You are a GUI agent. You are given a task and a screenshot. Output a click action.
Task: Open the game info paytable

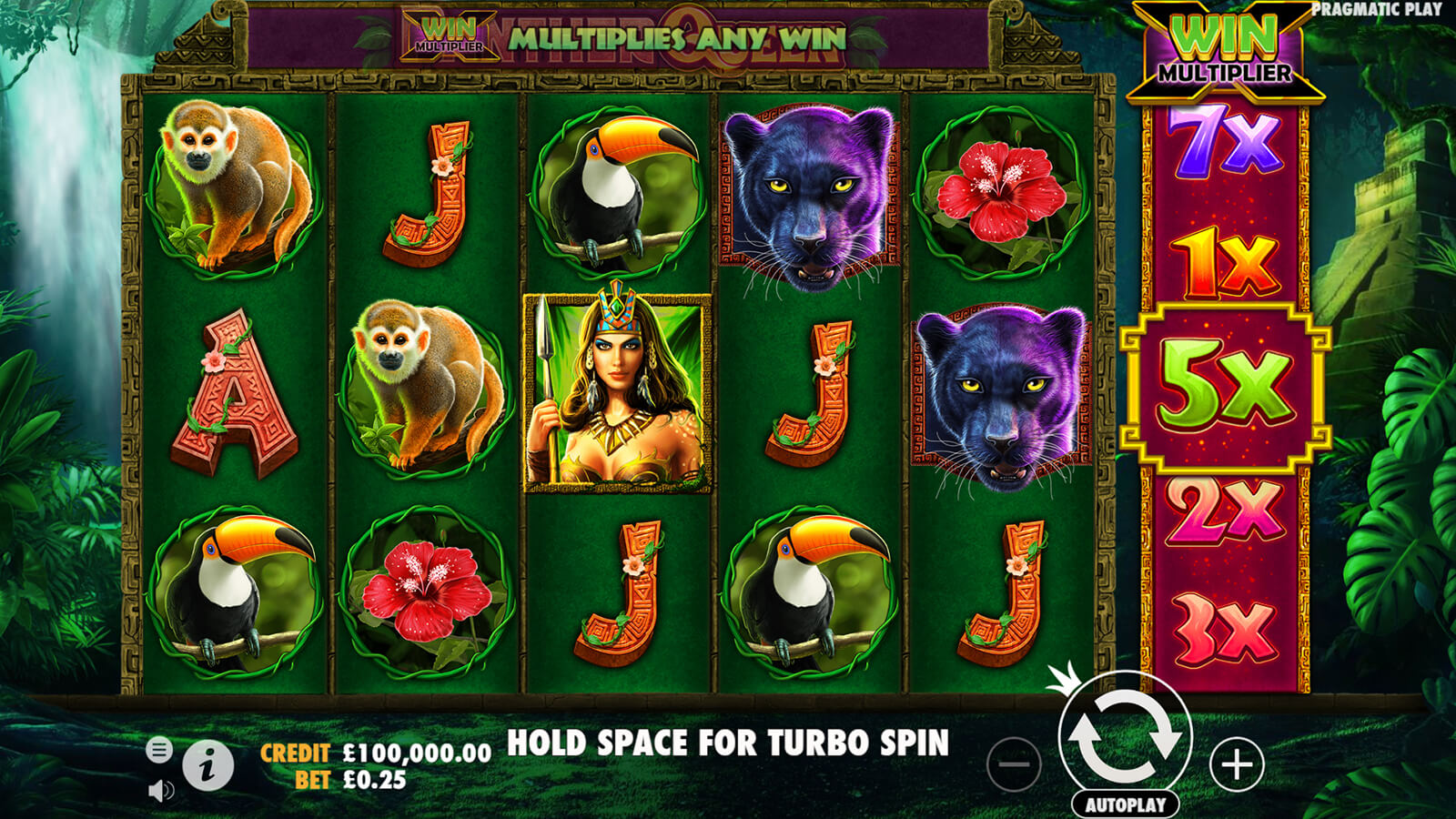click(x=207, y=765)
